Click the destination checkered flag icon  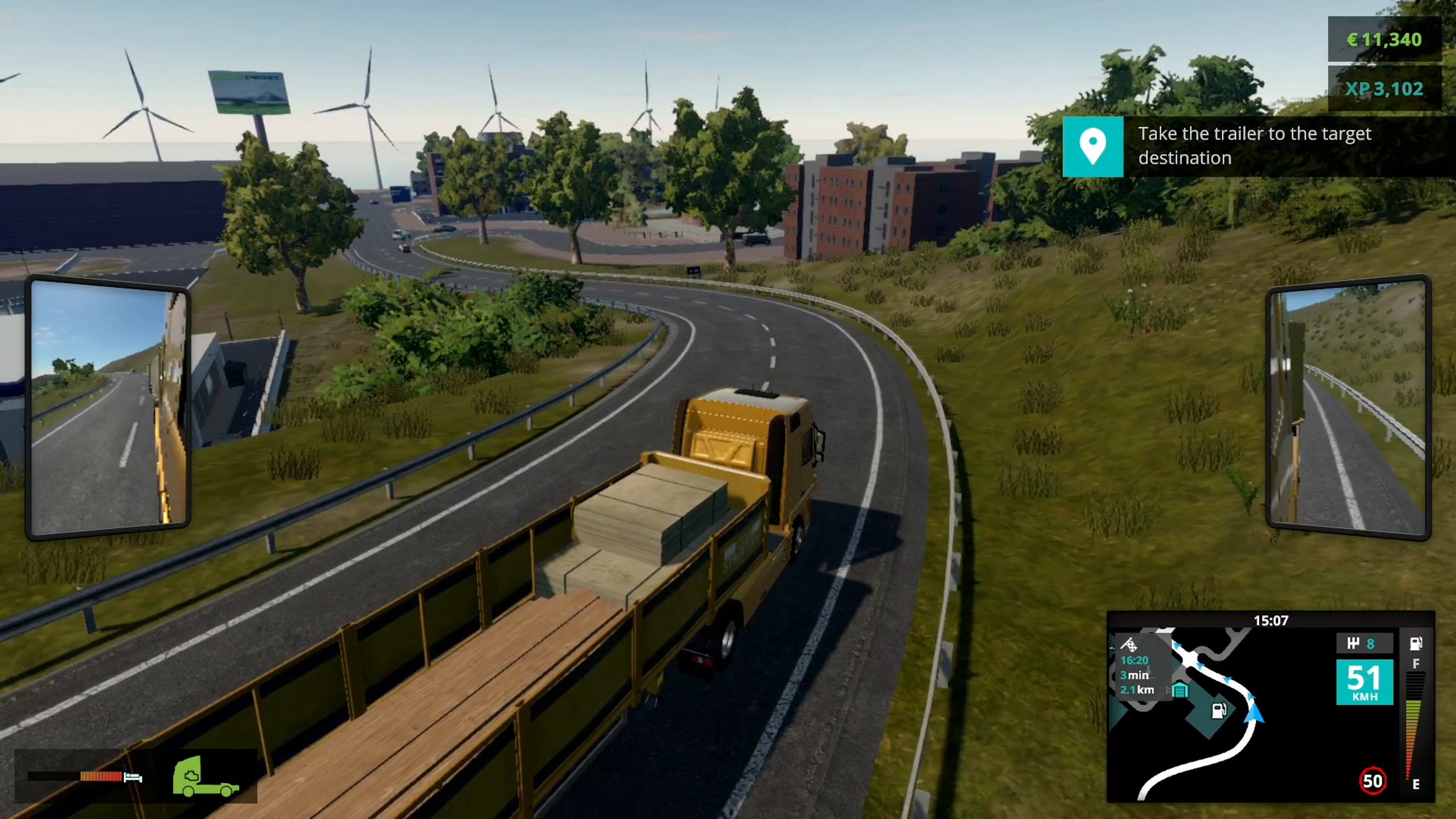coord(1131,645)
